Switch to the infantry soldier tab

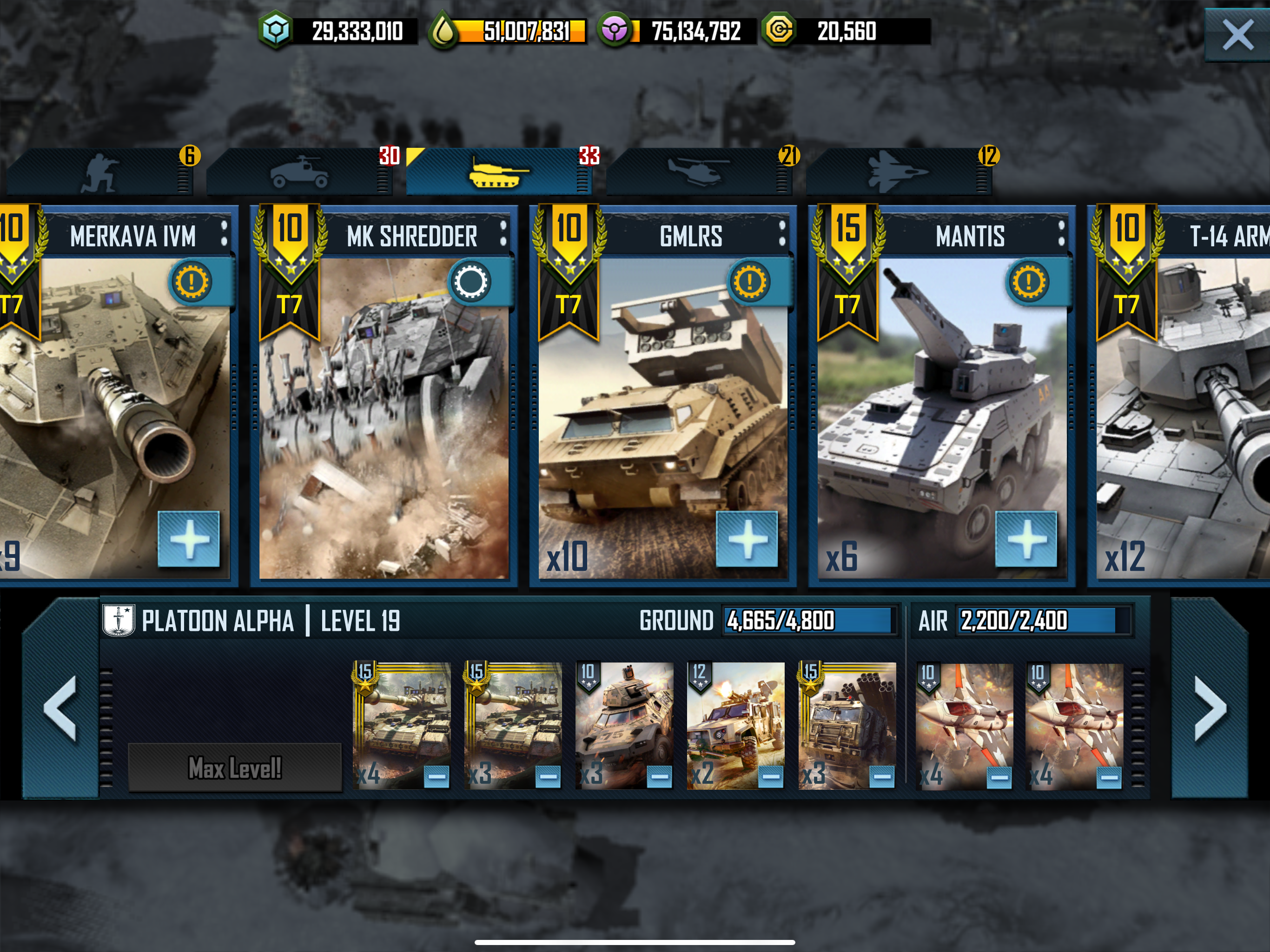click(x=100, y=172)
